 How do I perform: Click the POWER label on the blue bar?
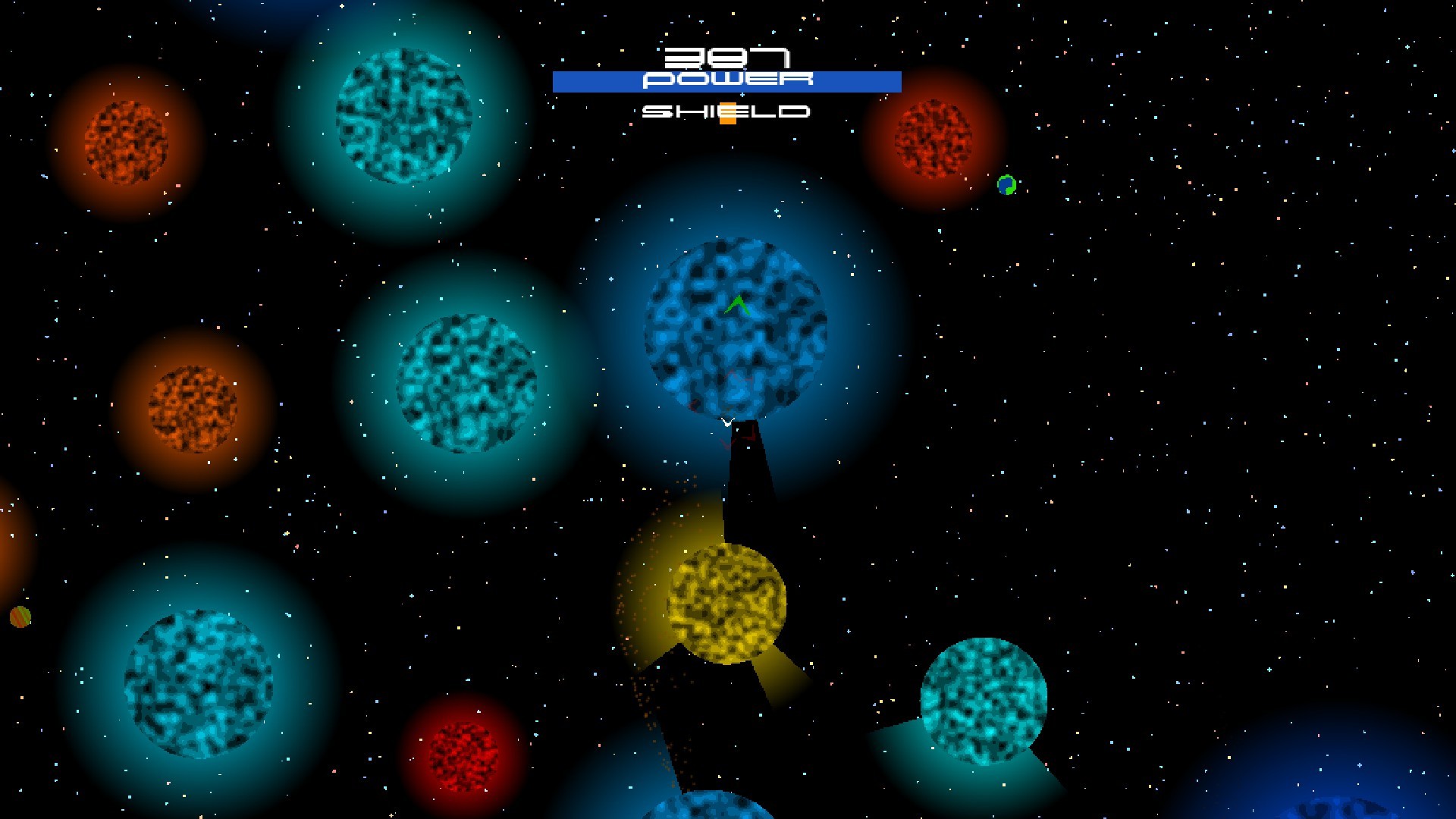point(726,80)
